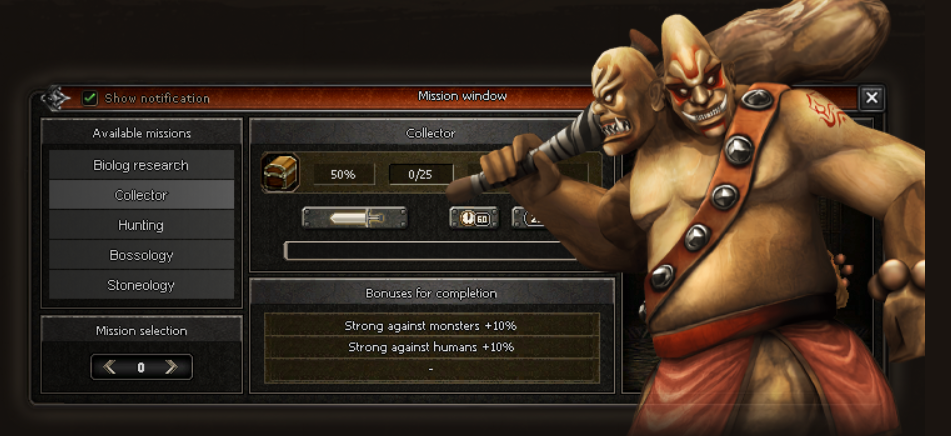Close the Mission window
Image resolution: width=951 pixels, height=436 pixels.
[x=872, y=97]
